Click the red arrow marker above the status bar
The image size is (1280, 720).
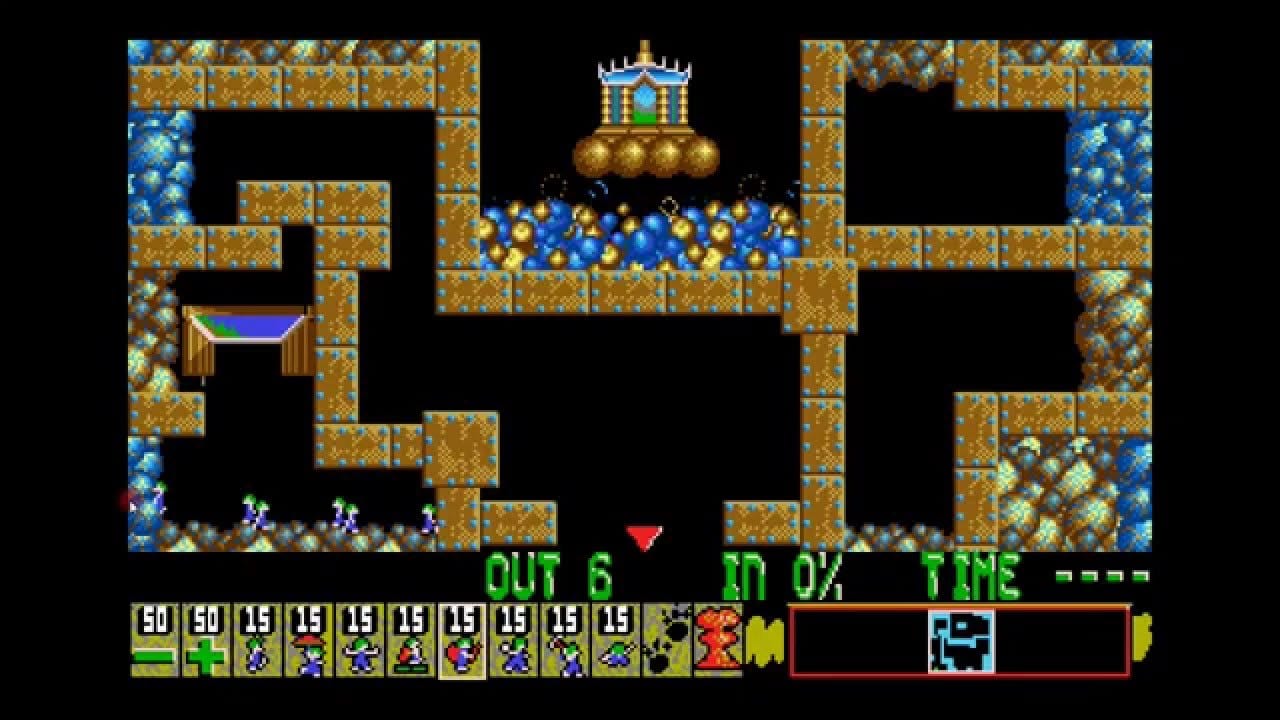click(x=642, y=535)
